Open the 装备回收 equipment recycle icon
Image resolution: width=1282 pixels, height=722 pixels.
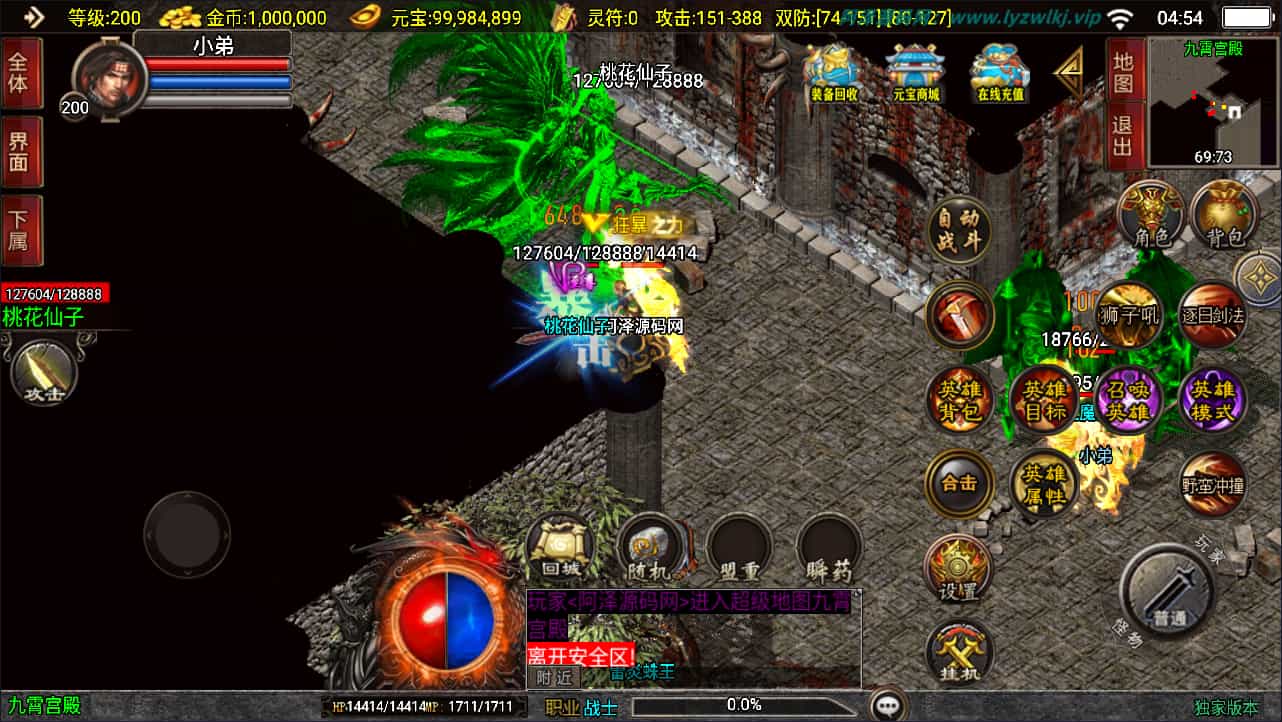pyautogui.click(x=833, y=73)
